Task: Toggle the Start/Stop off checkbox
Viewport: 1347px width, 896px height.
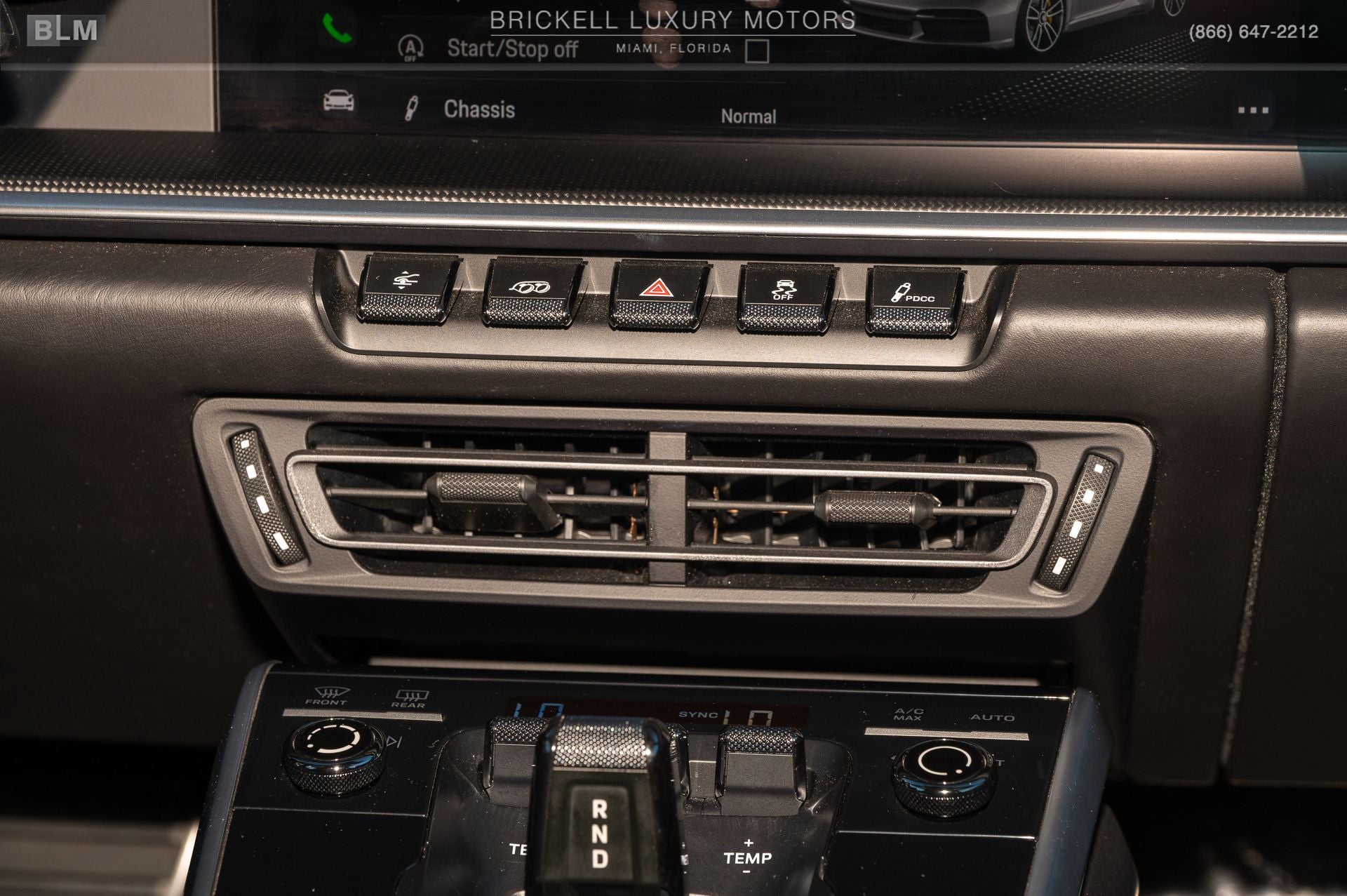Action: click(756, 51)
